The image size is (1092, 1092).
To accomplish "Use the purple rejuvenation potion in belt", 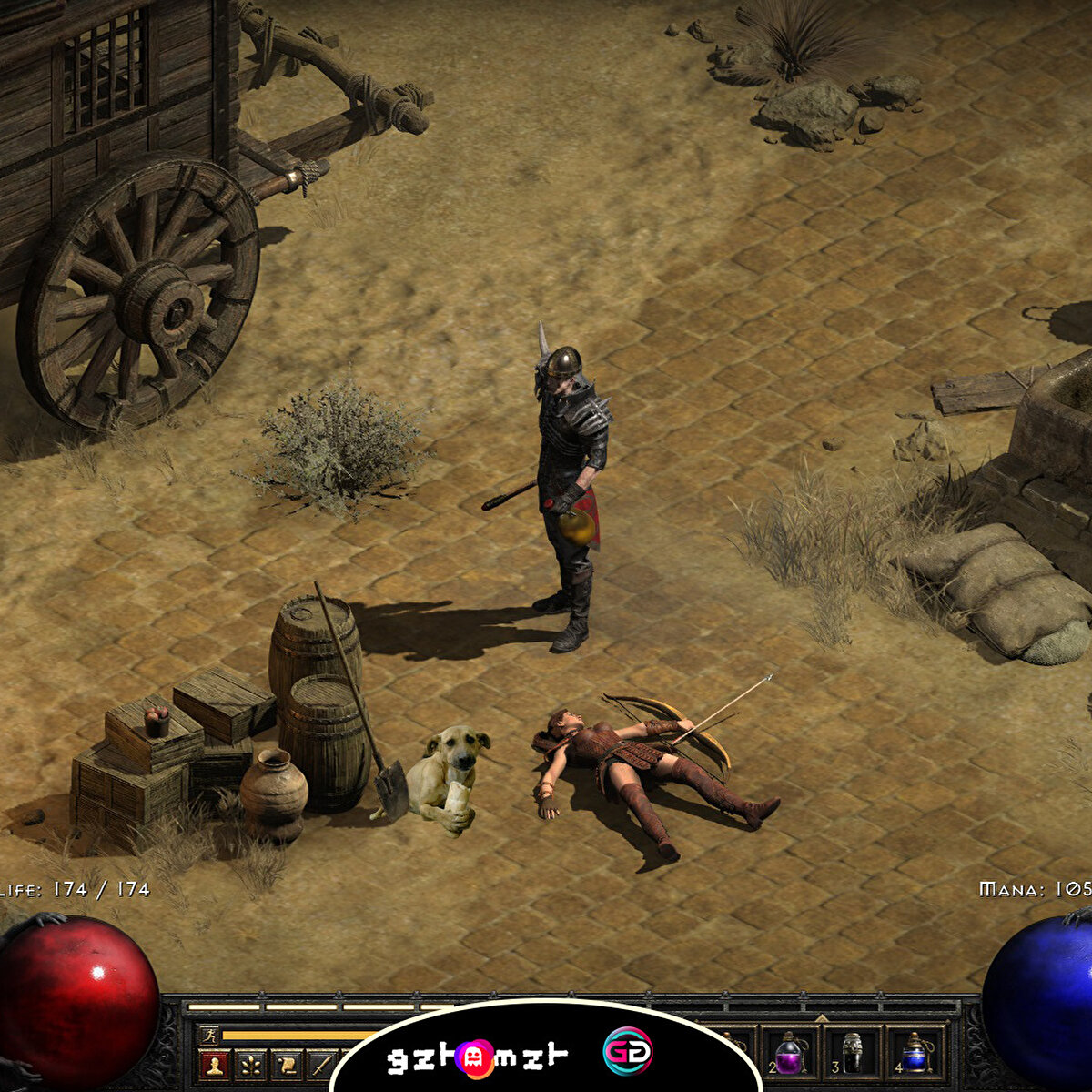I will (788, 1056).
